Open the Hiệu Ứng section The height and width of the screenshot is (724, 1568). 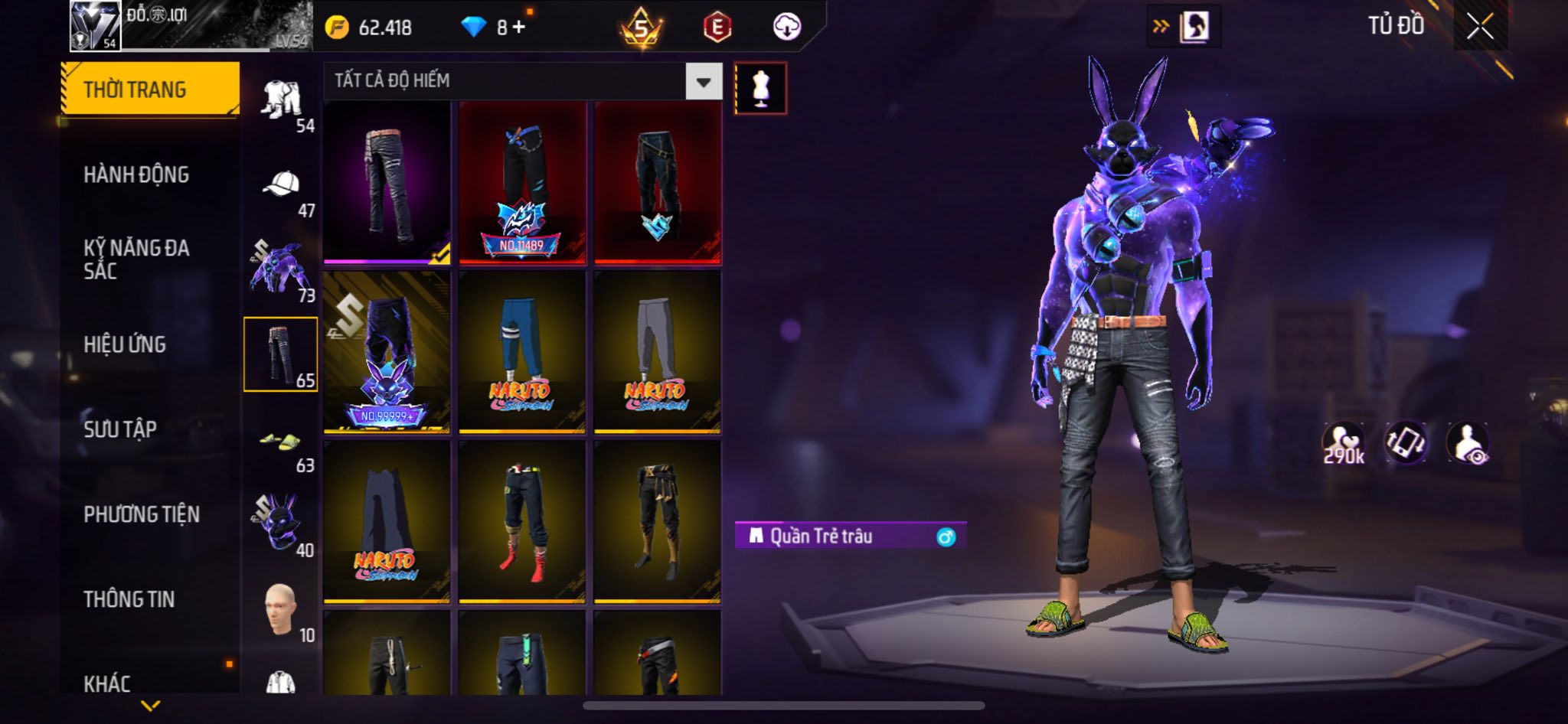click(125, 344)
